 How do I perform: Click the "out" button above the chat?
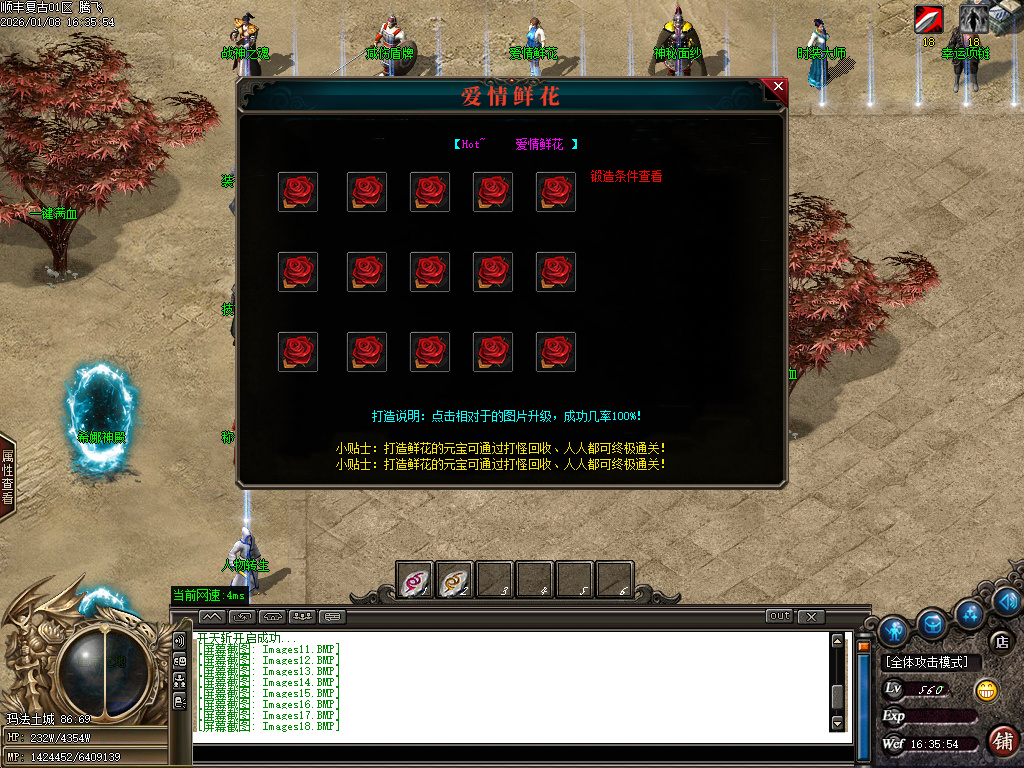779,616
